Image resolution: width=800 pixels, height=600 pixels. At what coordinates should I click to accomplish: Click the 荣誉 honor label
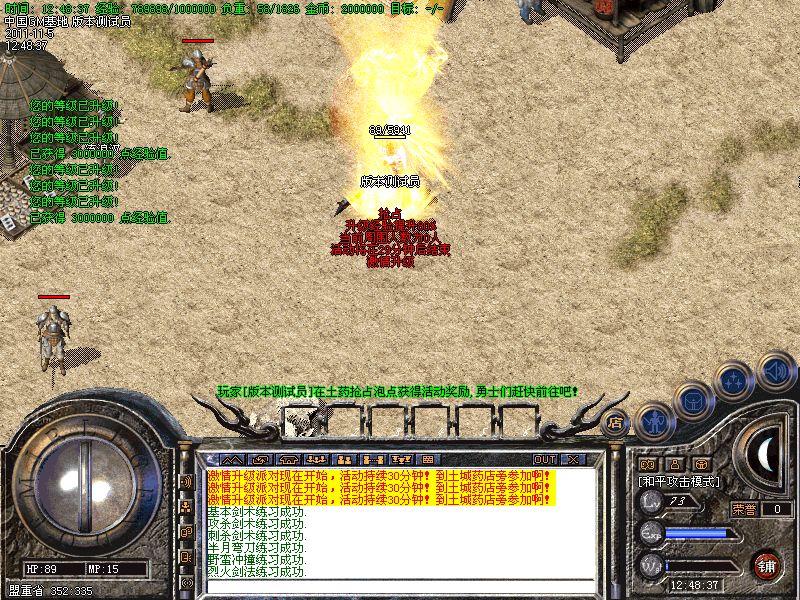[744, 509]
